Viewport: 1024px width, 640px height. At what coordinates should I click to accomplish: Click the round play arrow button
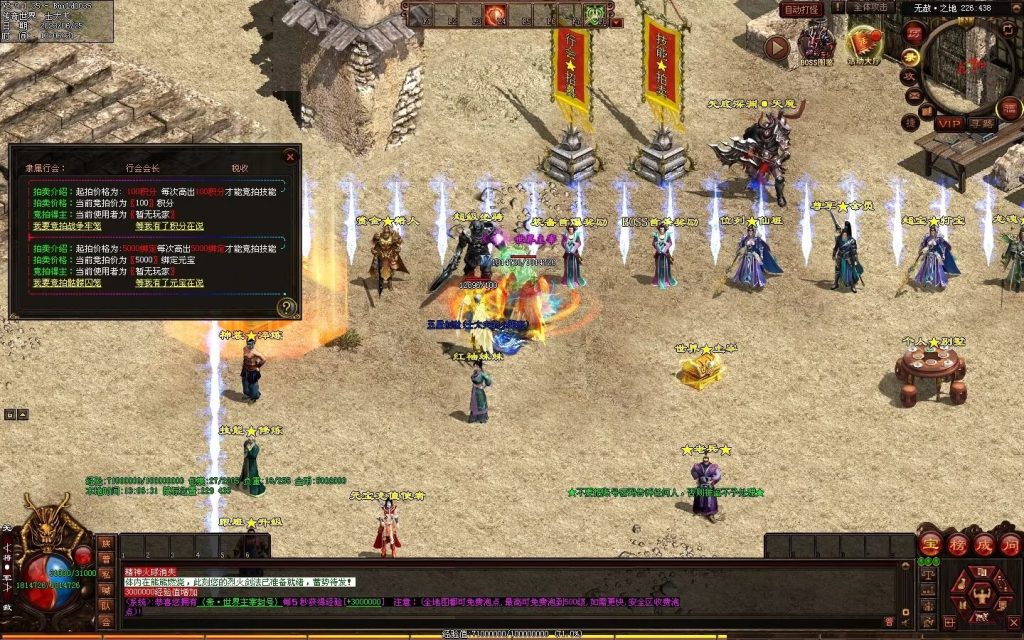click(777, 46)
